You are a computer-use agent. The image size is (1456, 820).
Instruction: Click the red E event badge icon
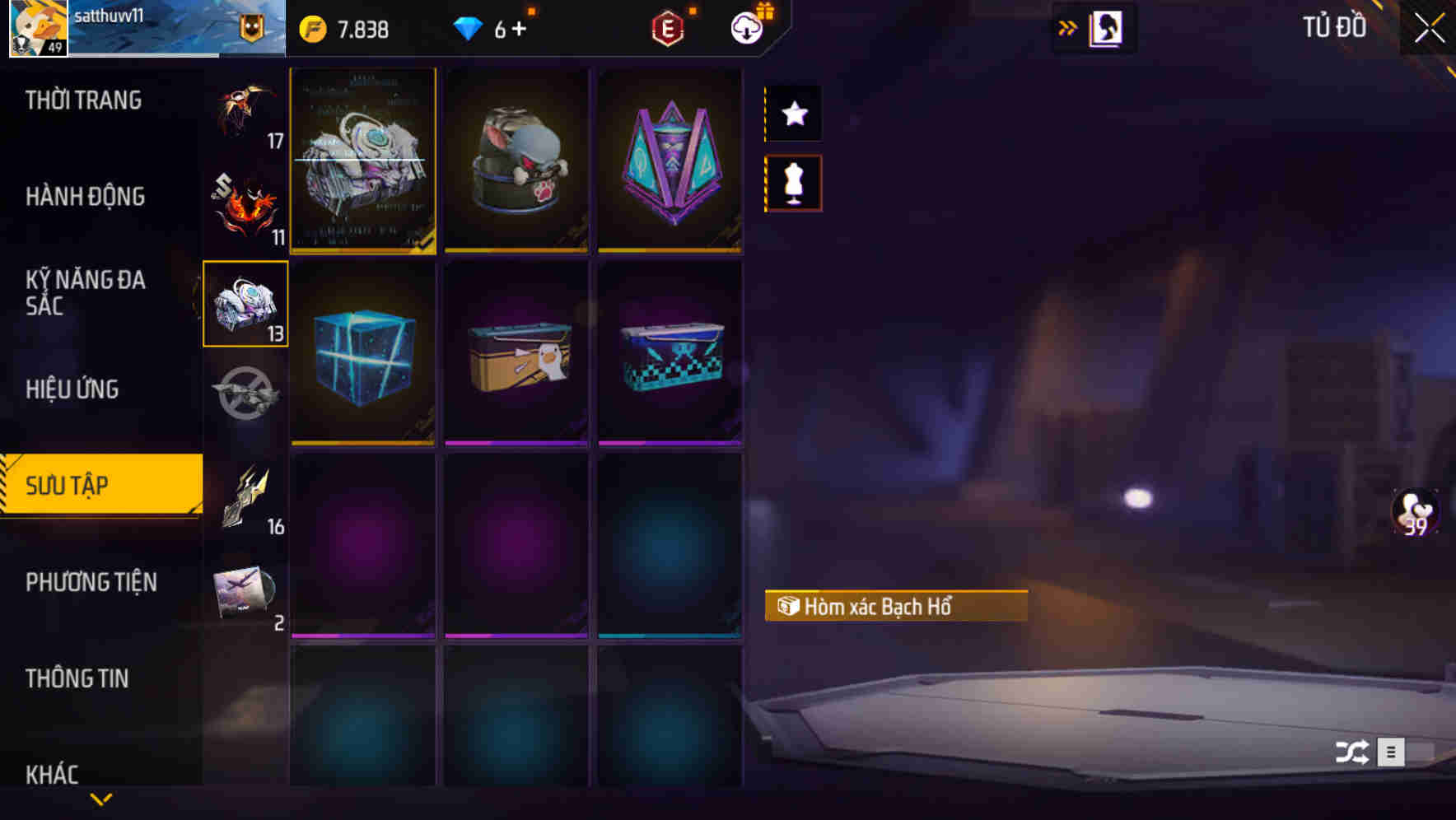click(x=669, y=27)
